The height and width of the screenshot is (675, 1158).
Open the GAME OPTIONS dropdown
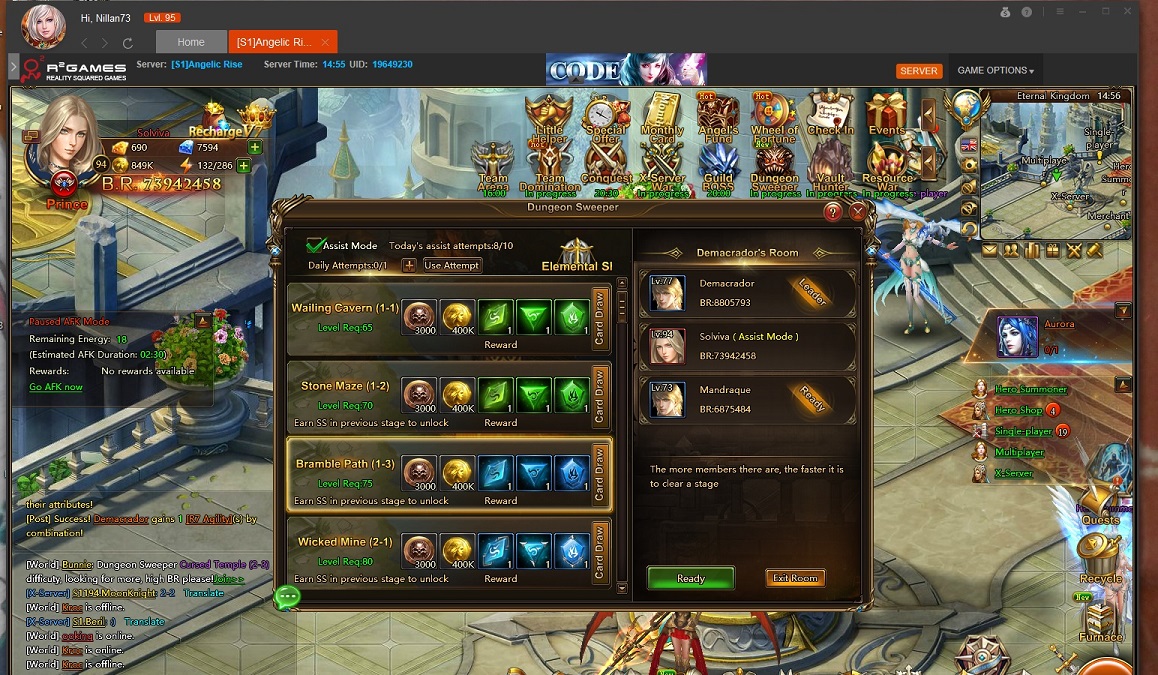pyautogui.click(x=995, y=71)
